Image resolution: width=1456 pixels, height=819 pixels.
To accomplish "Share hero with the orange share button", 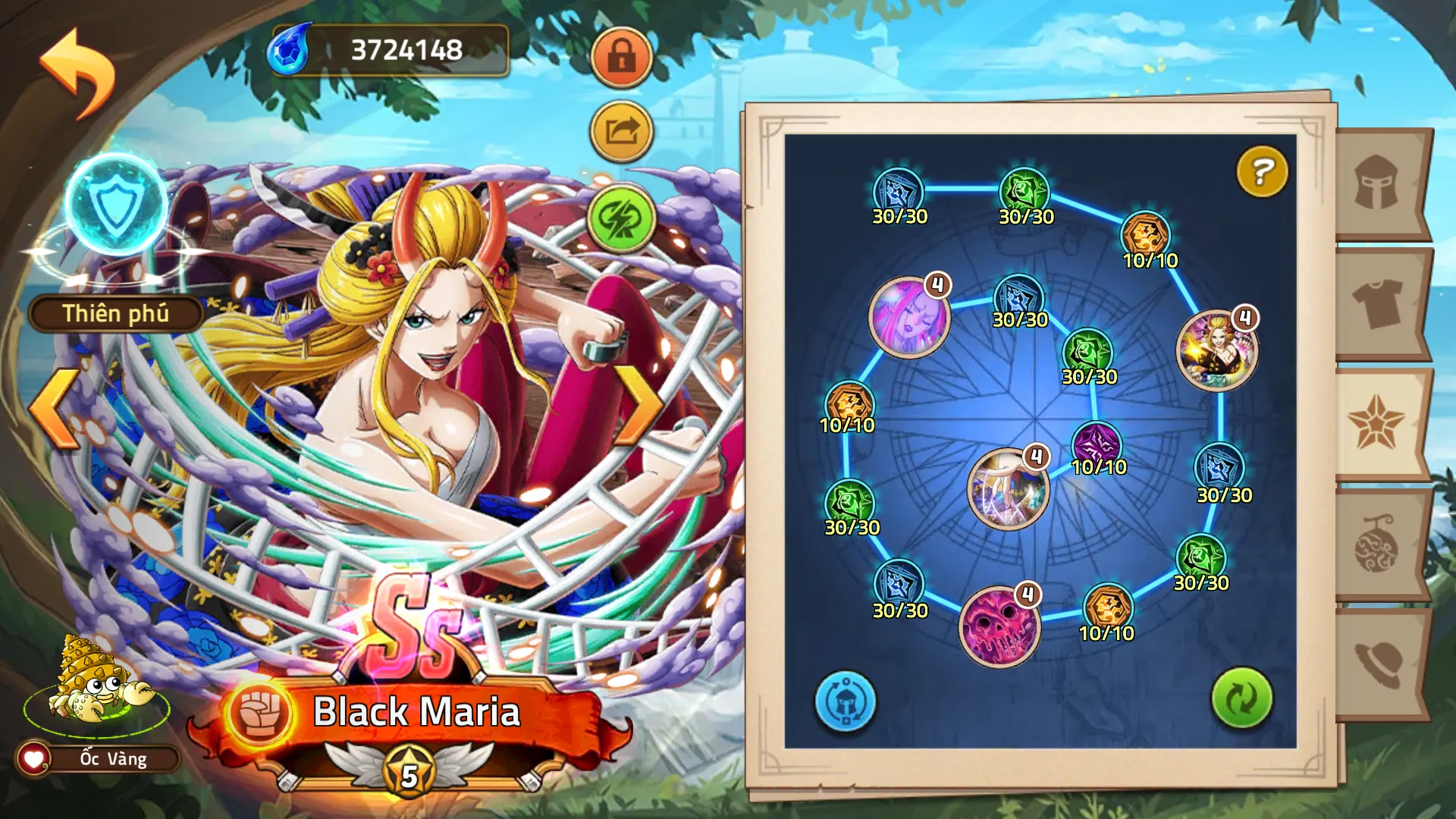I will [x=621, y=133].
